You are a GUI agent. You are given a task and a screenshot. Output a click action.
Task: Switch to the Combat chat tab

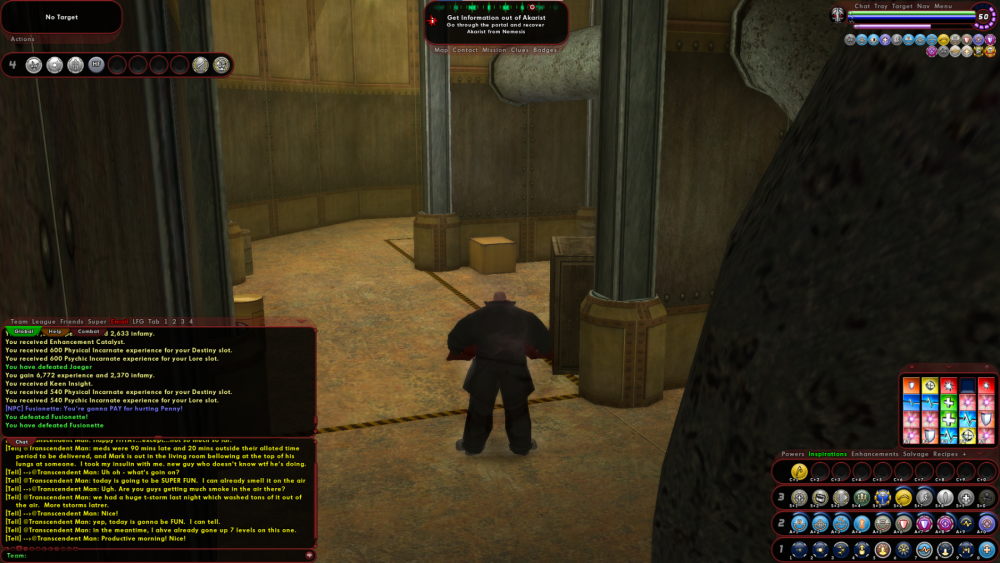(x=88, y=331)
